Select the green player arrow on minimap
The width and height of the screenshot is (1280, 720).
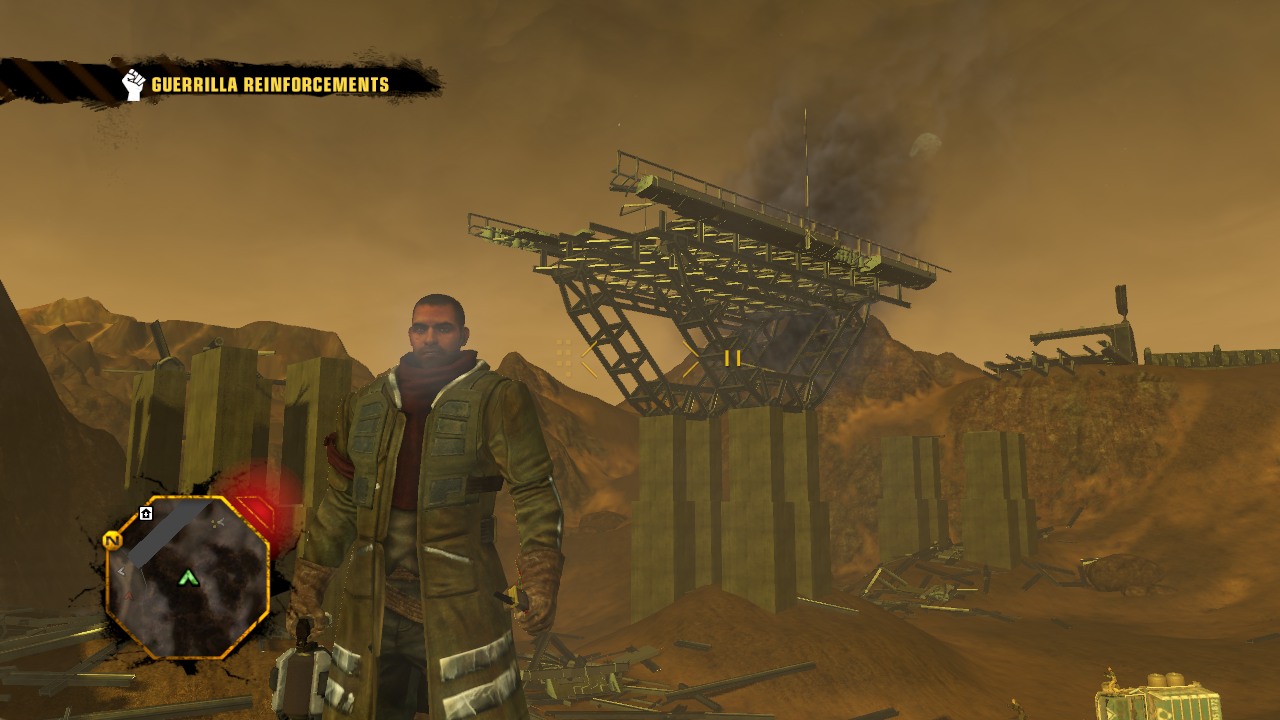point(190,578)
